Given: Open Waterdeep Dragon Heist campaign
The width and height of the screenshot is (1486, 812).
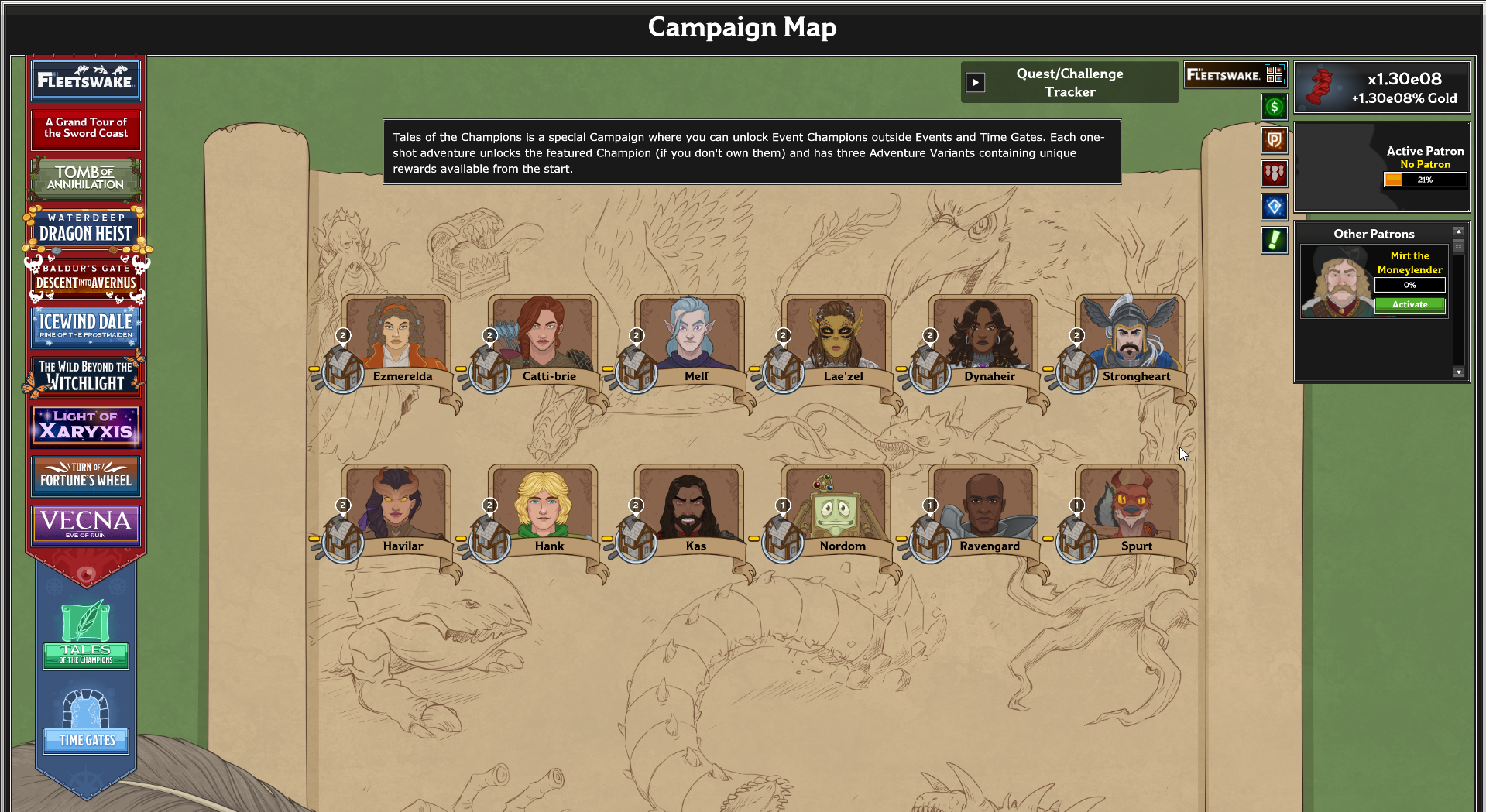Looking at the screenshot, I should (x=85, y=228).
